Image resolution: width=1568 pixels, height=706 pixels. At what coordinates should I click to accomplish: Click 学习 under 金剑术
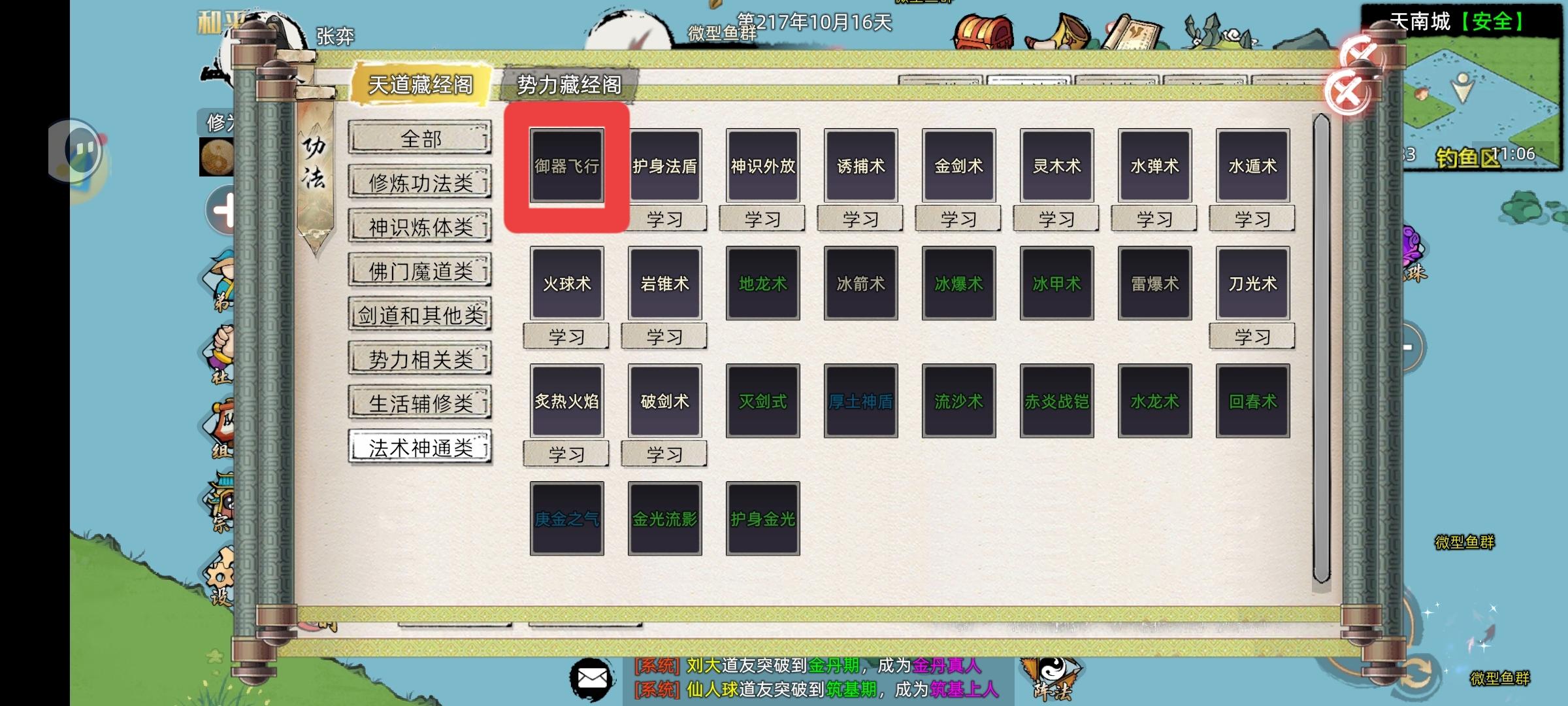[x=958, y=219]
